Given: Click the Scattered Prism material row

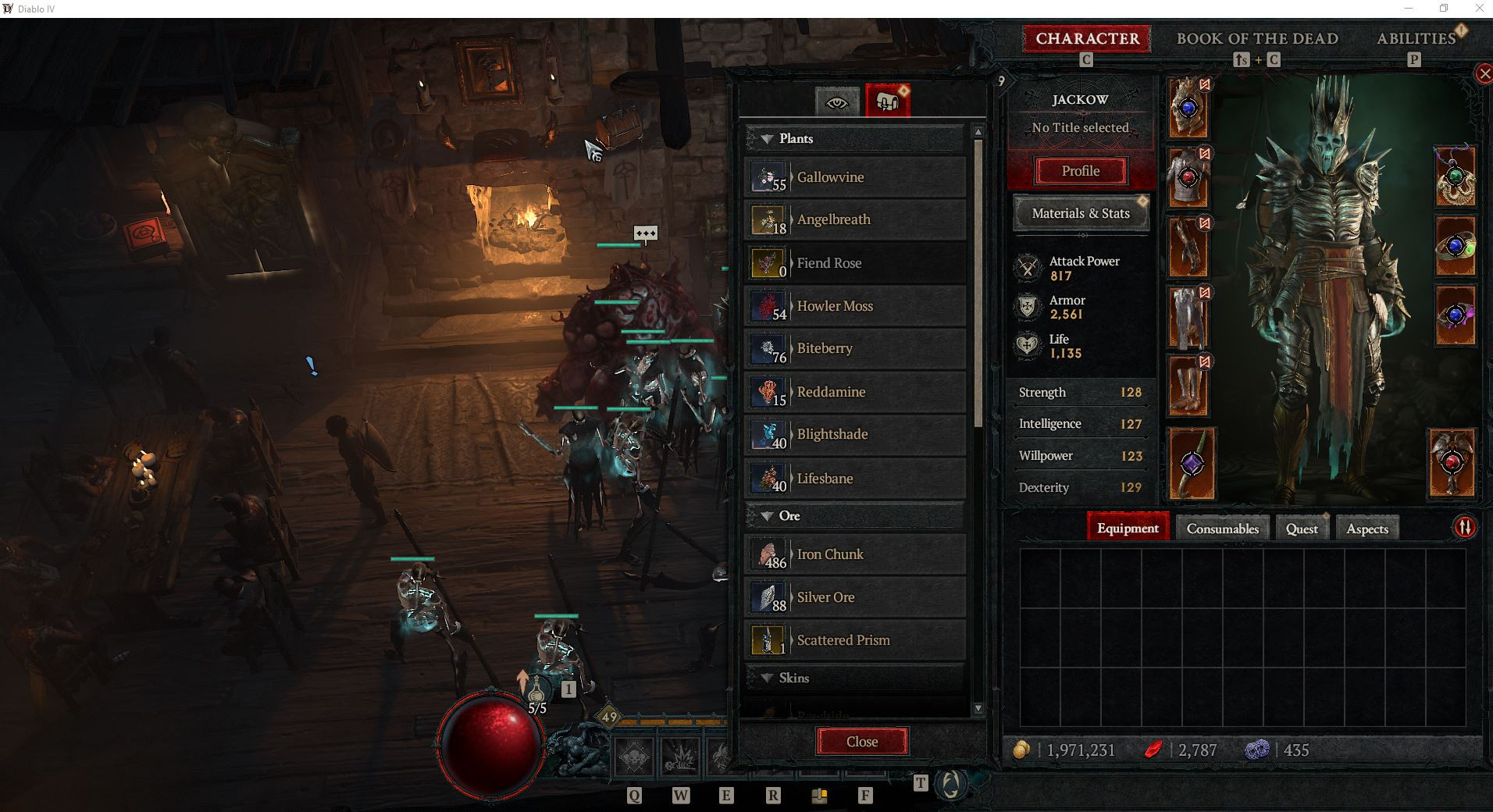Looking at the screenshot, I should [x=856, y=640].
